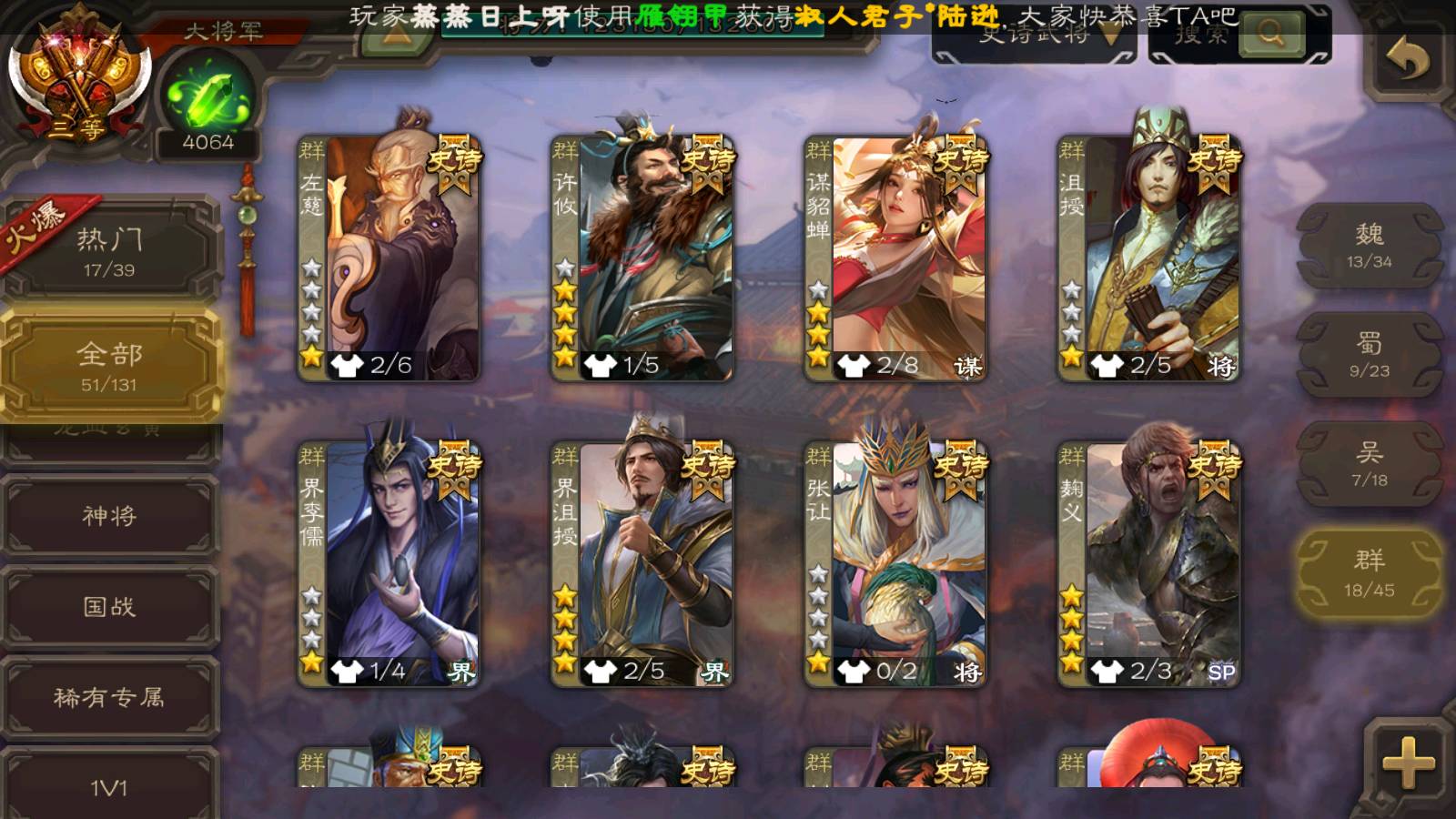Pick the 界李儒 hero card
The width and height of the screenshot is (1456, 819).
[389, 562]
